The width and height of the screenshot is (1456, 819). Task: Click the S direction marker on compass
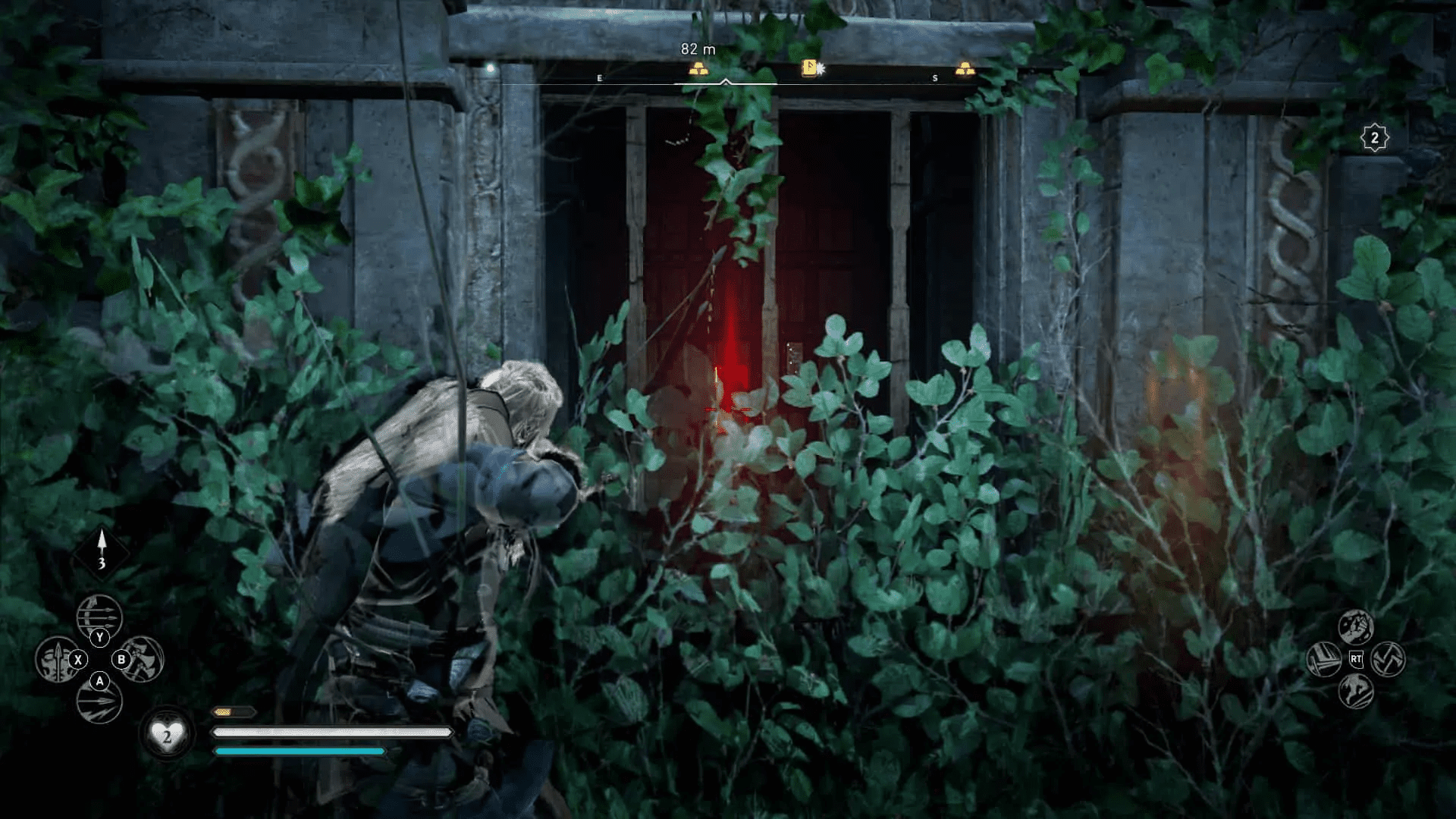pos(936,77)
